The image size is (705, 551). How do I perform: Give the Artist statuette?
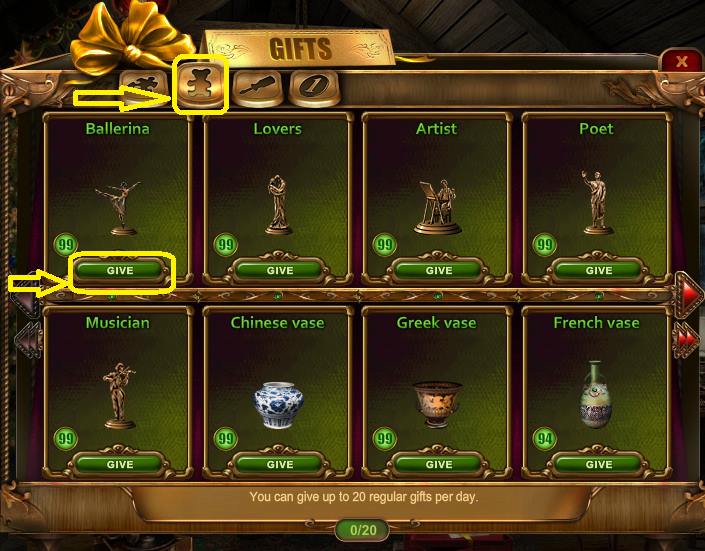(439, 270)
